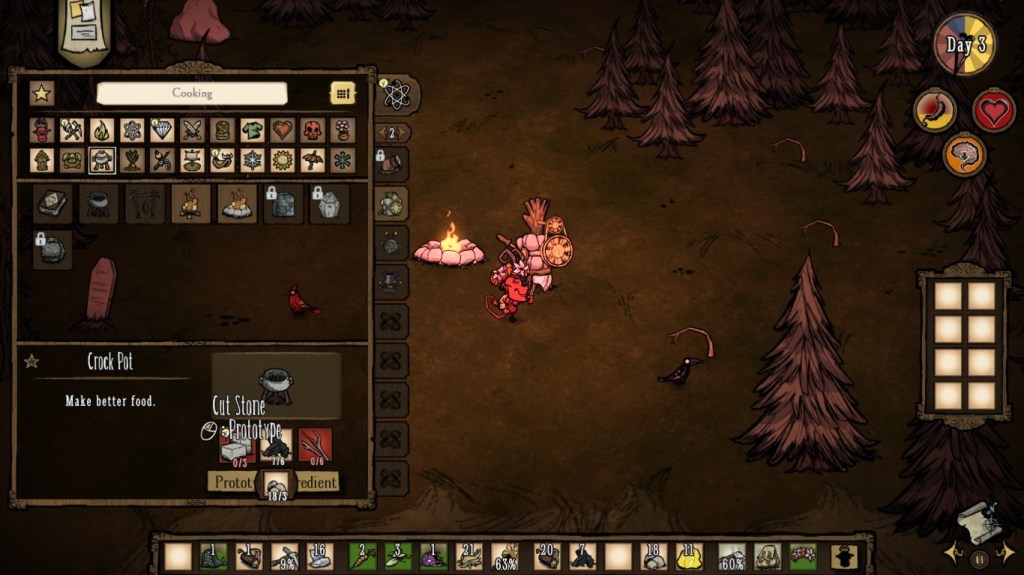
Task: Favorite the Crock Pot recipe star
Action: [x=32, y=361]
